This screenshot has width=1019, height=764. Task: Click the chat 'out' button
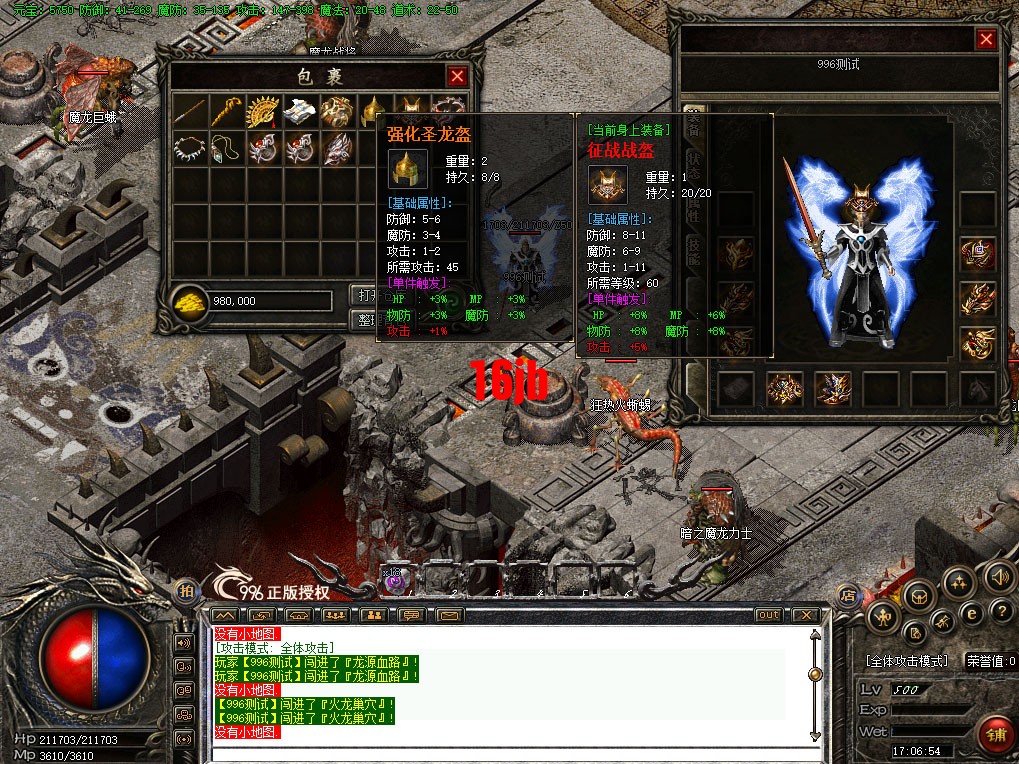pyautogui.click(x=768, y=615)
